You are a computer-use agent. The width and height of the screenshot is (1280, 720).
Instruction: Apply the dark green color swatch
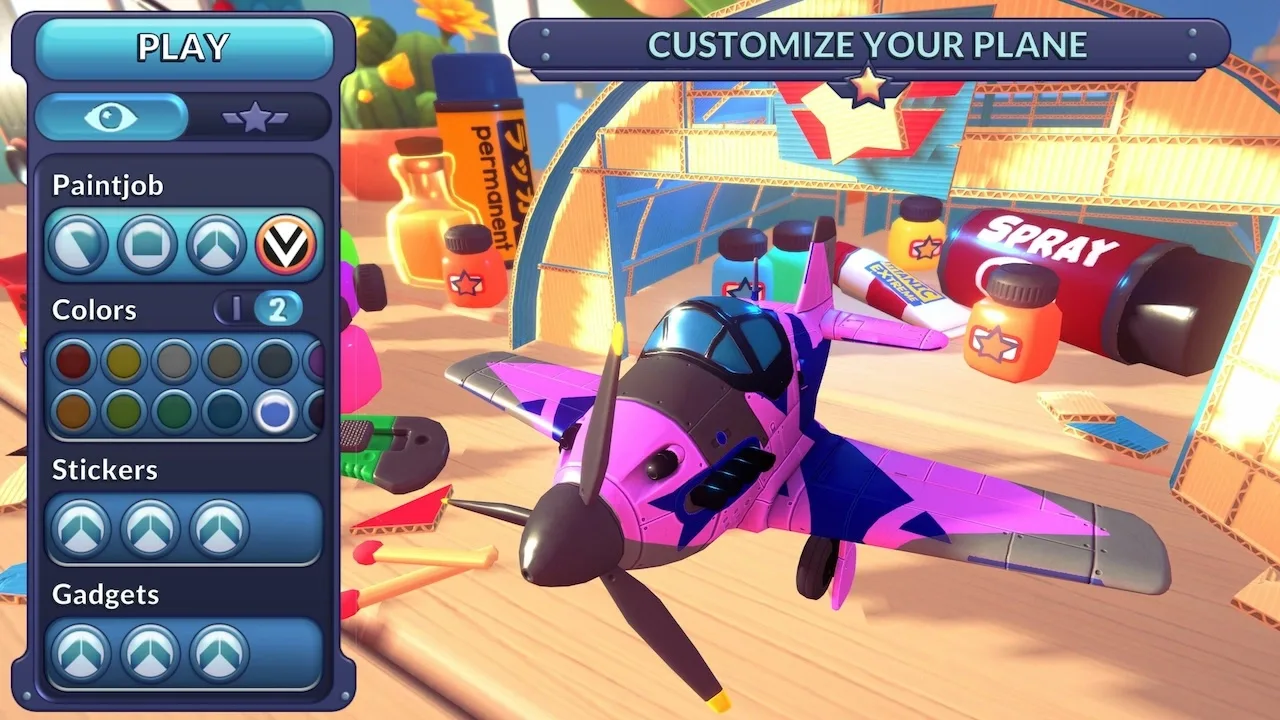click(174, 411)
